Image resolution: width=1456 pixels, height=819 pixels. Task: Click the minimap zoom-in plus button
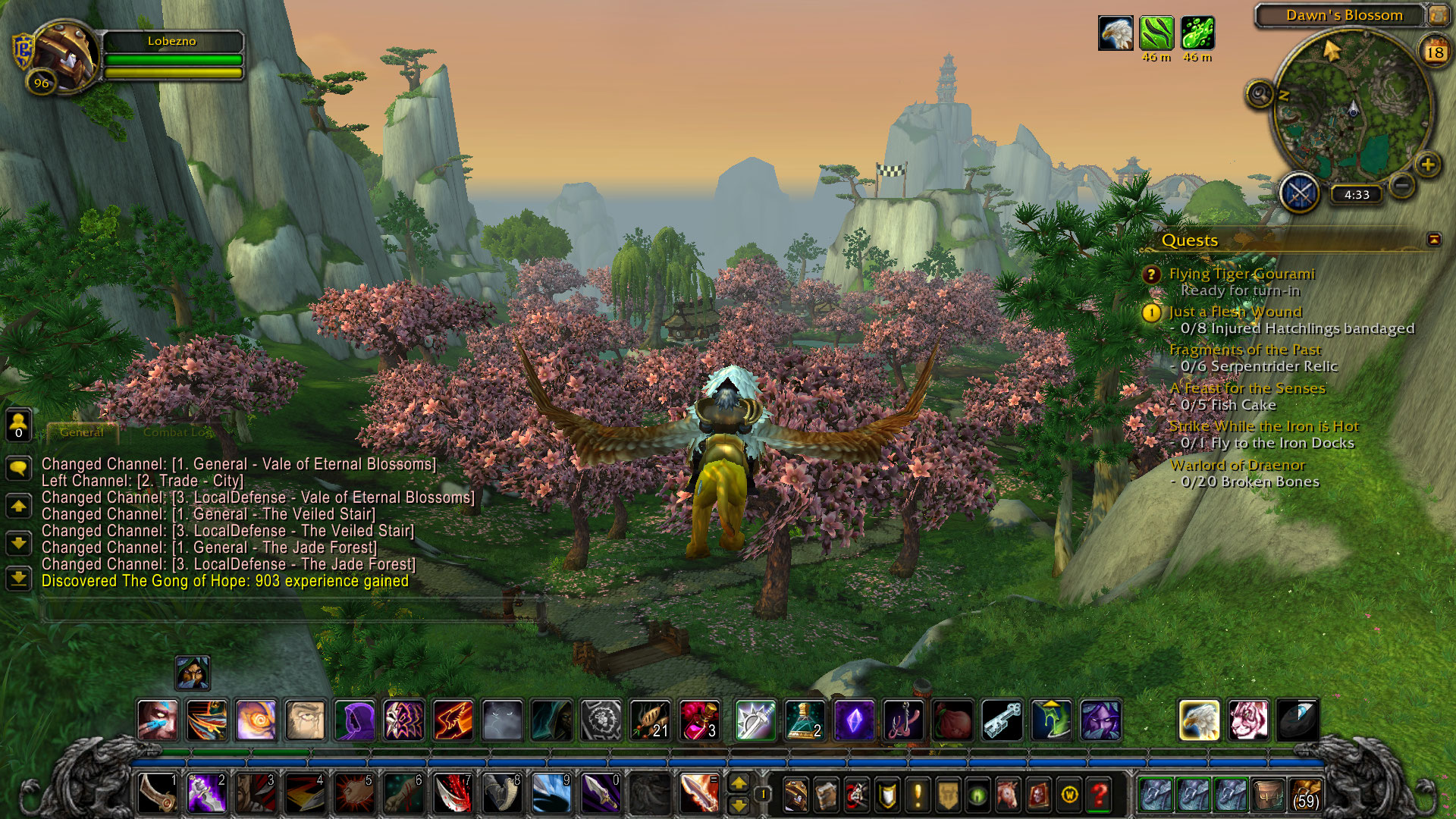1428,165
